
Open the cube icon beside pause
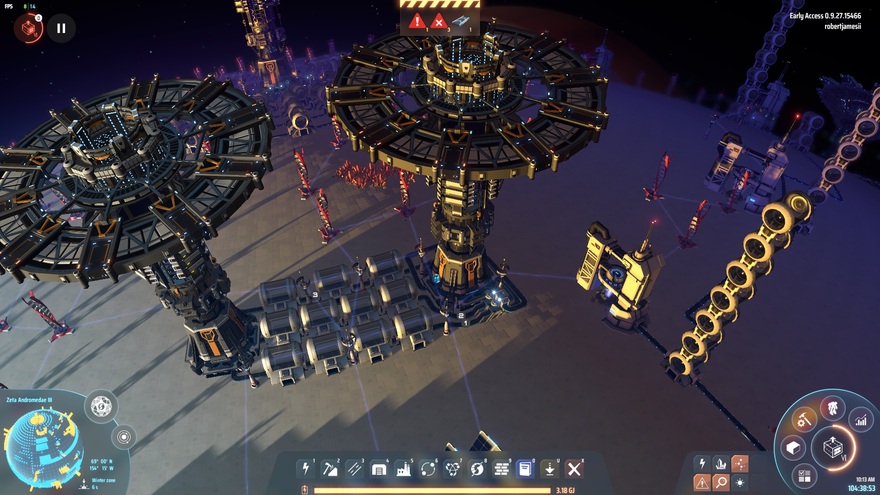(27, 28)
